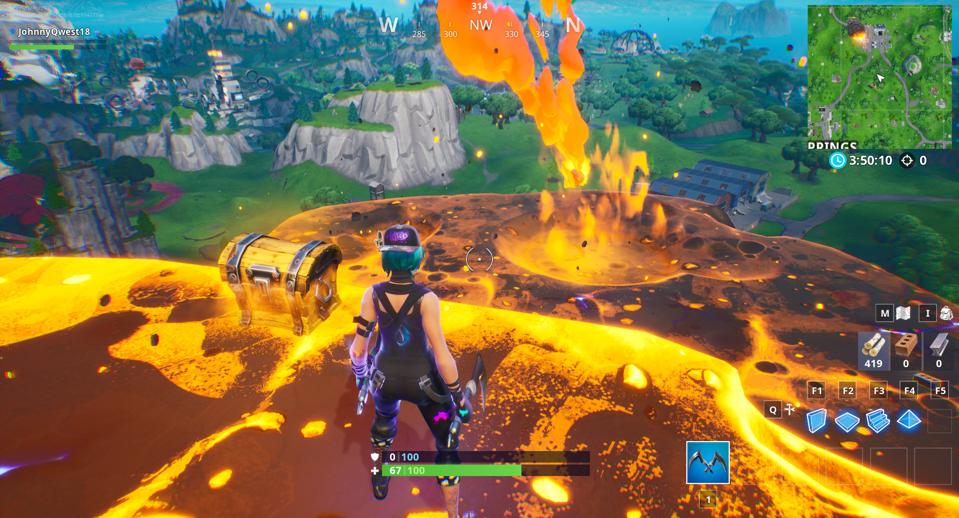Select the floor building piece

pos(847,421)
